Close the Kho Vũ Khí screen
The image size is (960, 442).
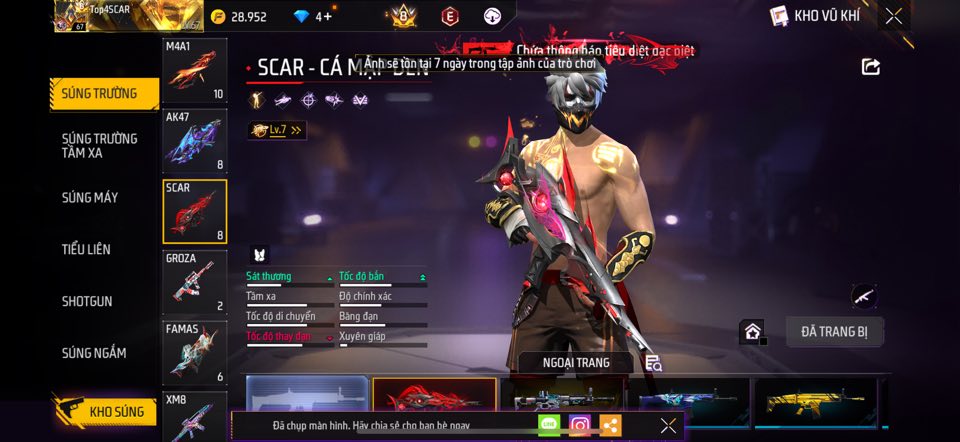pyautogui.click(x=893, y=16)
